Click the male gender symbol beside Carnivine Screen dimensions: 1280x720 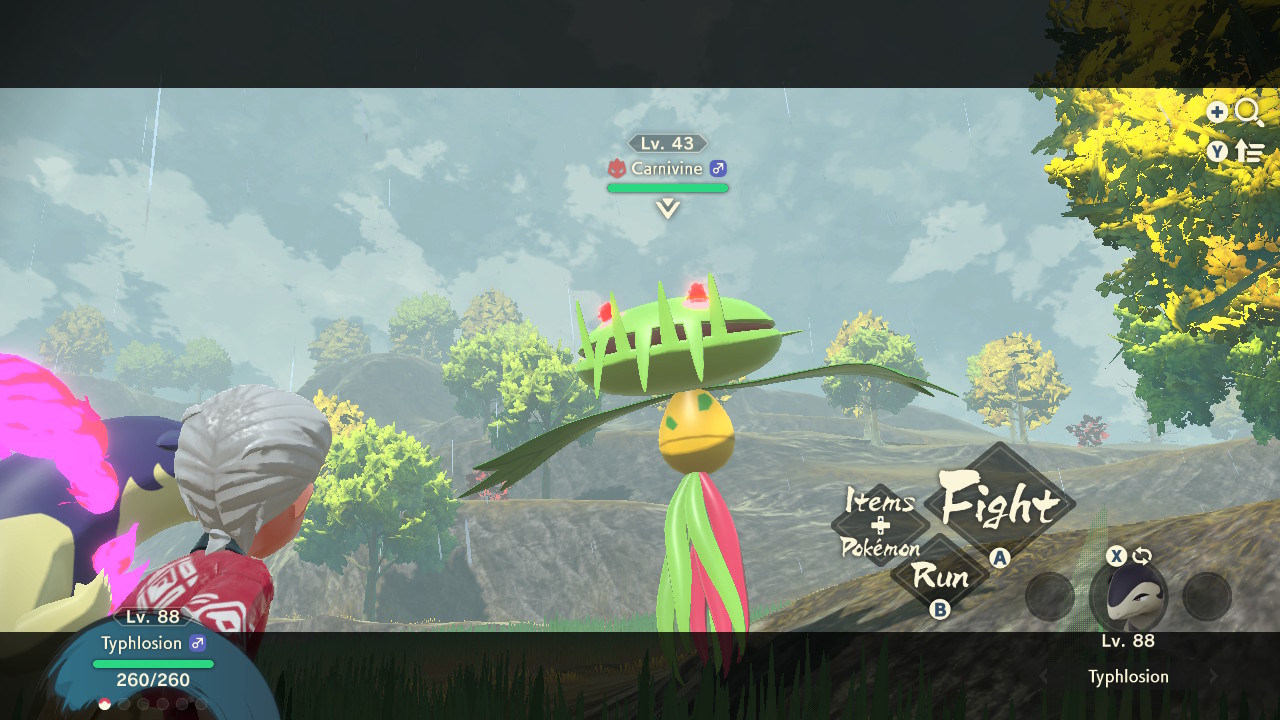pyautogui.click(x=717, y=169)
